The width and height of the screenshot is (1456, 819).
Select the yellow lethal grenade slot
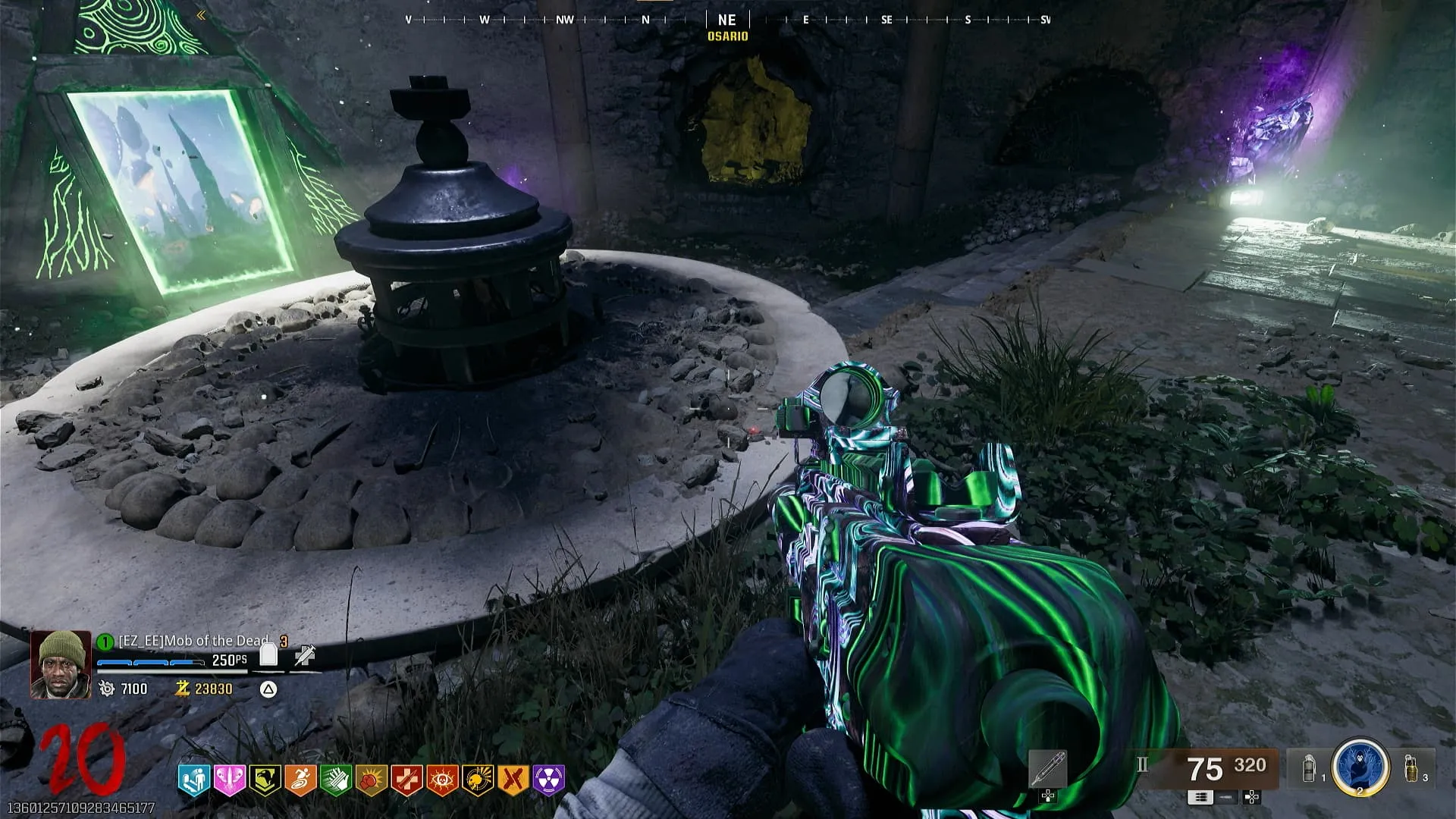1412,767
